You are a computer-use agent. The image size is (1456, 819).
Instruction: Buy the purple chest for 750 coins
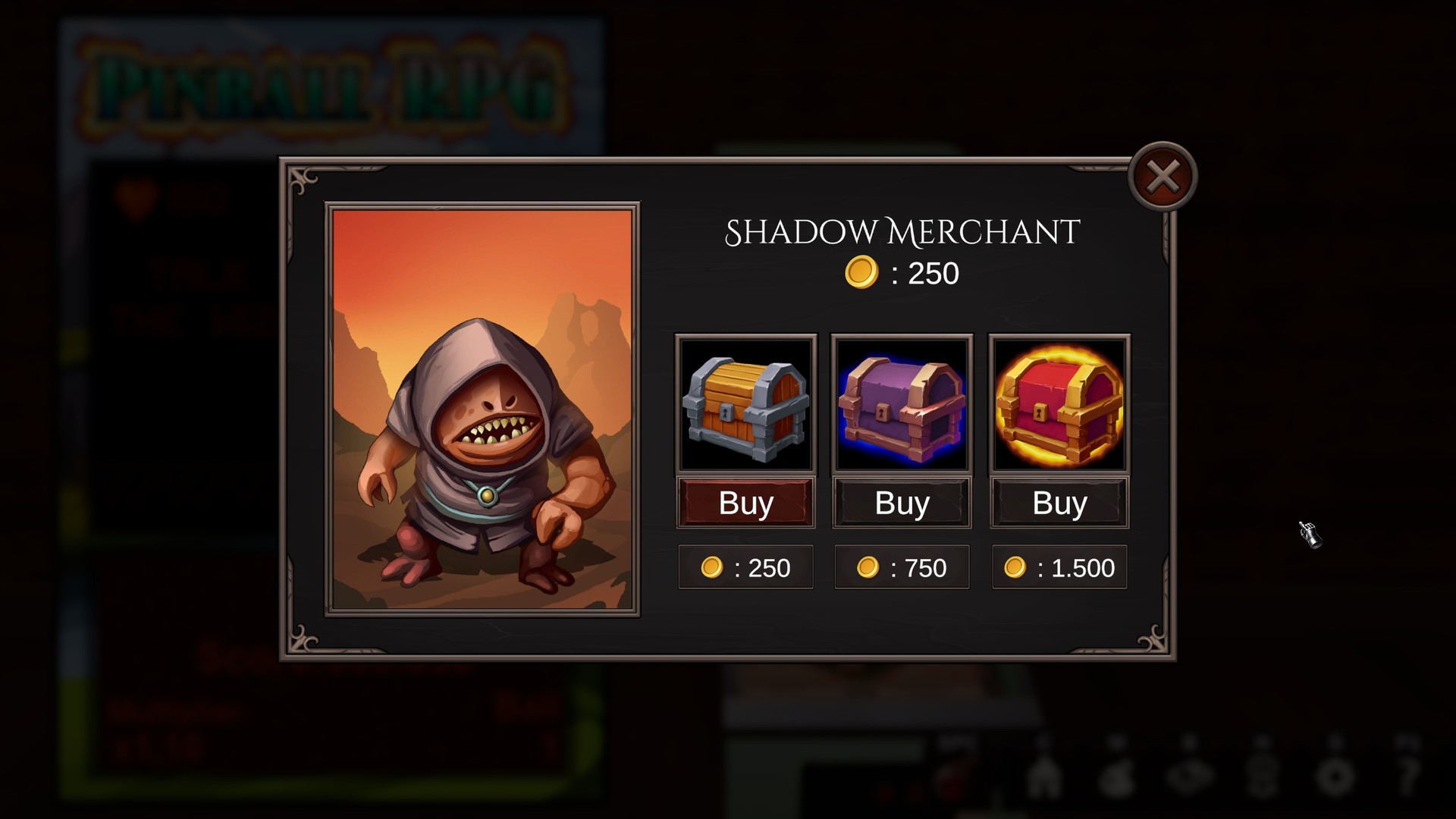pos(901,503)
